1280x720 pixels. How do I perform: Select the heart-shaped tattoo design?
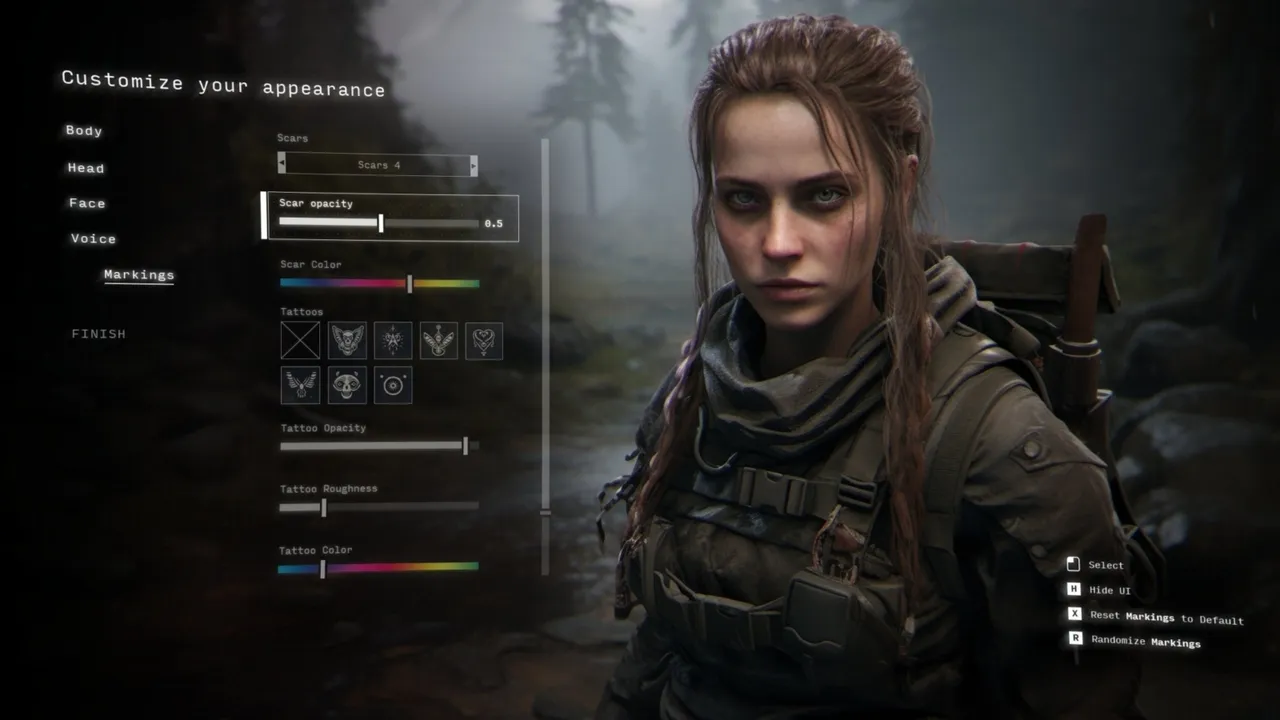[x=486, y=340]
